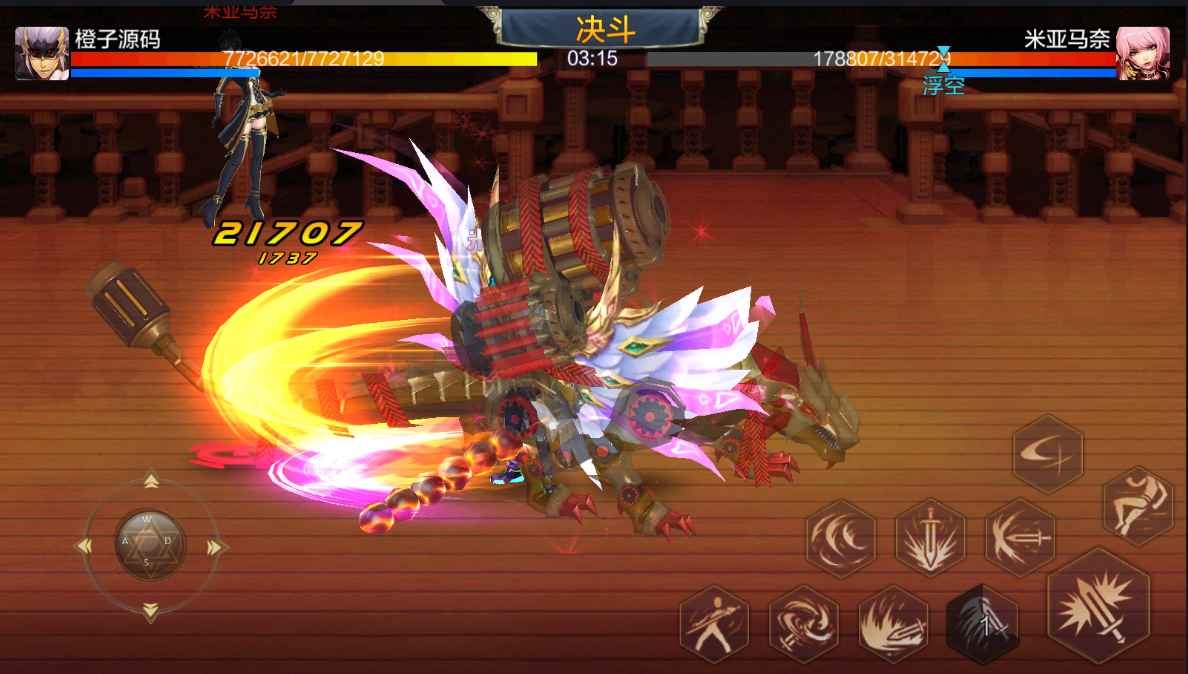The image size is (1188, 674).
Task: Click the joystick's center star knob
Action: point(150,545)
